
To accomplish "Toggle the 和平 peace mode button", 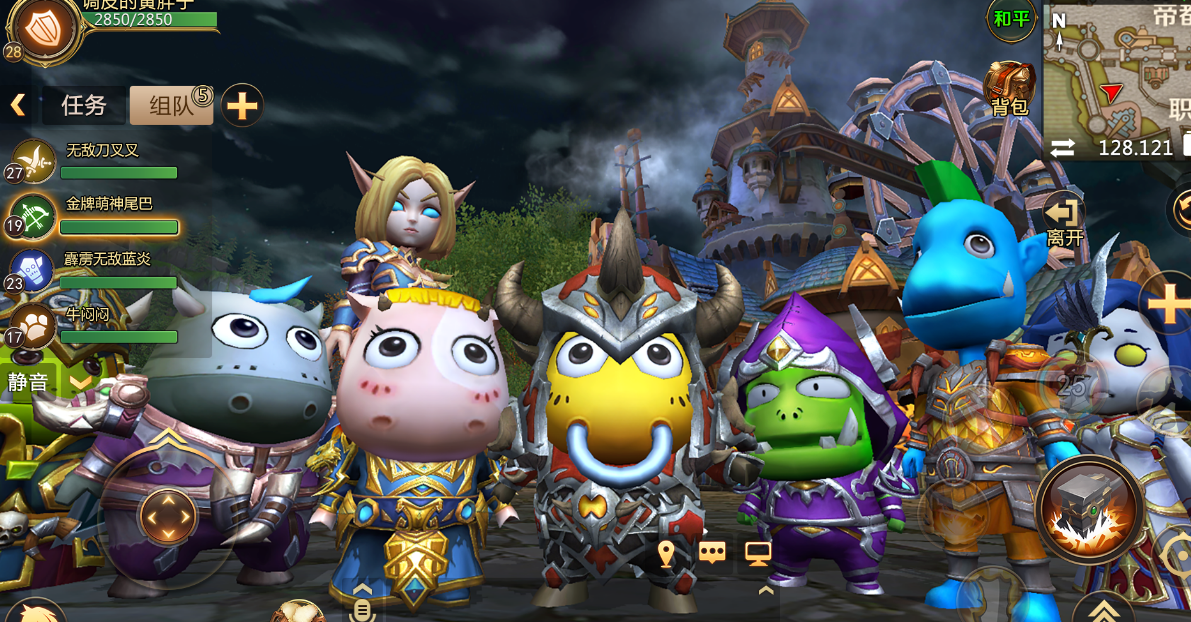I will pyautogui.click(x=1012, y=20).
